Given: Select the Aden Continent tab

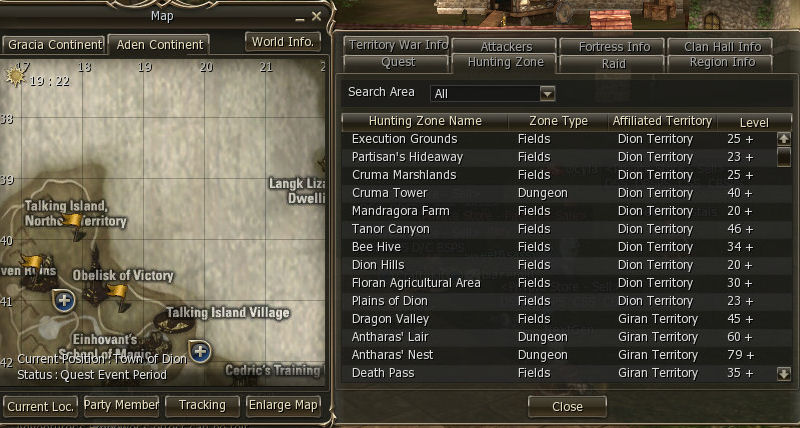Looking at the screenshot, I should (x=159, y=45).
